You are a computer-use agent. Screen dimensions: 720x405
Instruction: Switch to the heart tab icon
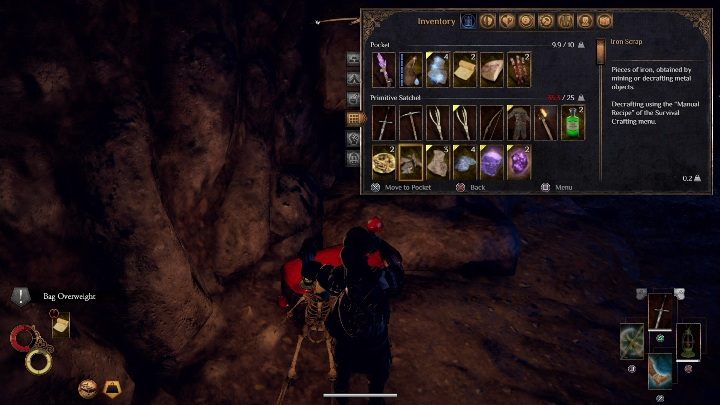tap(507, 21)
